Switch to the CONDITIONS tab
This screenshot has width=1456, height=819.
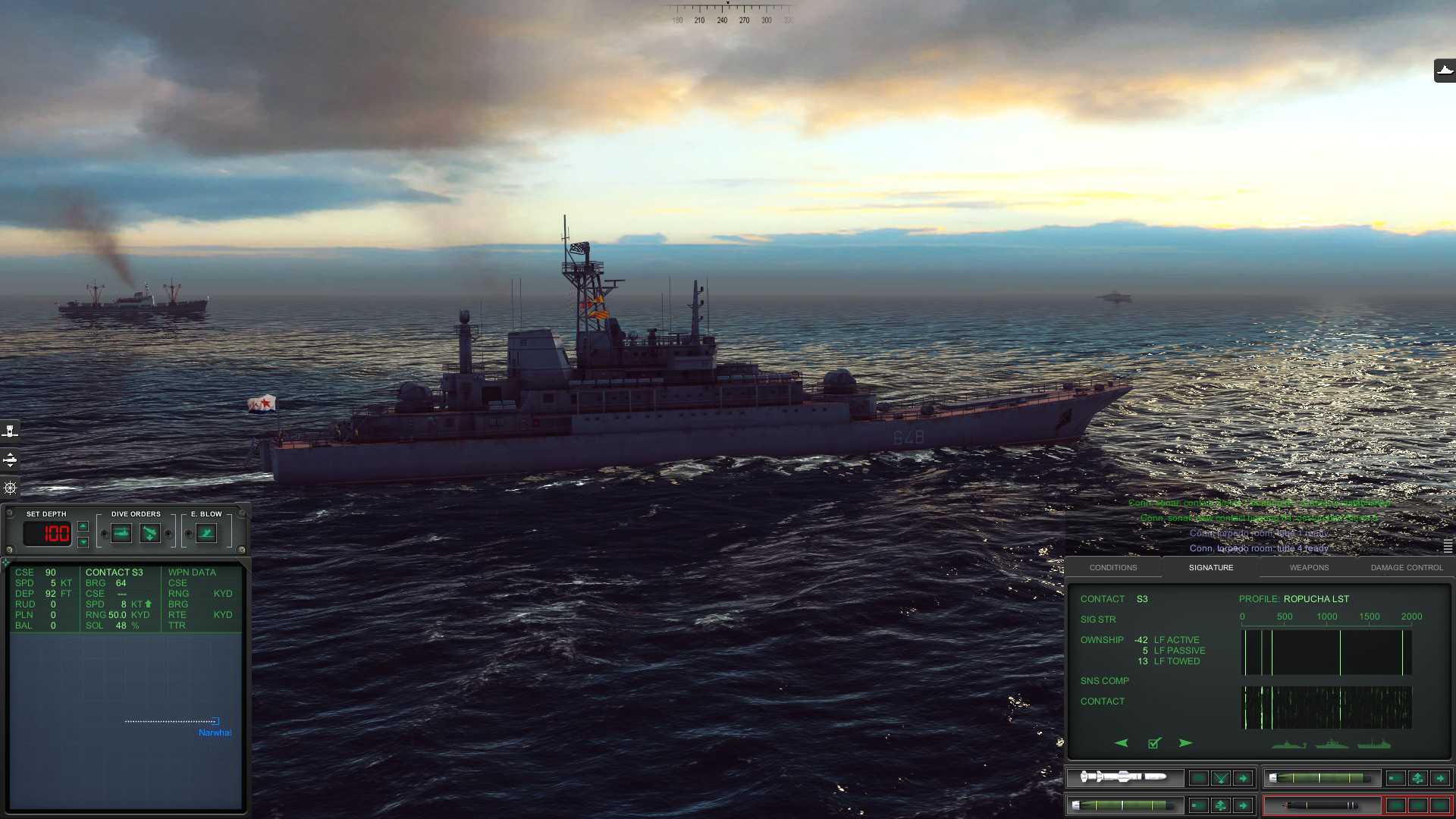pyautogui.click(x=1114, y=567)
